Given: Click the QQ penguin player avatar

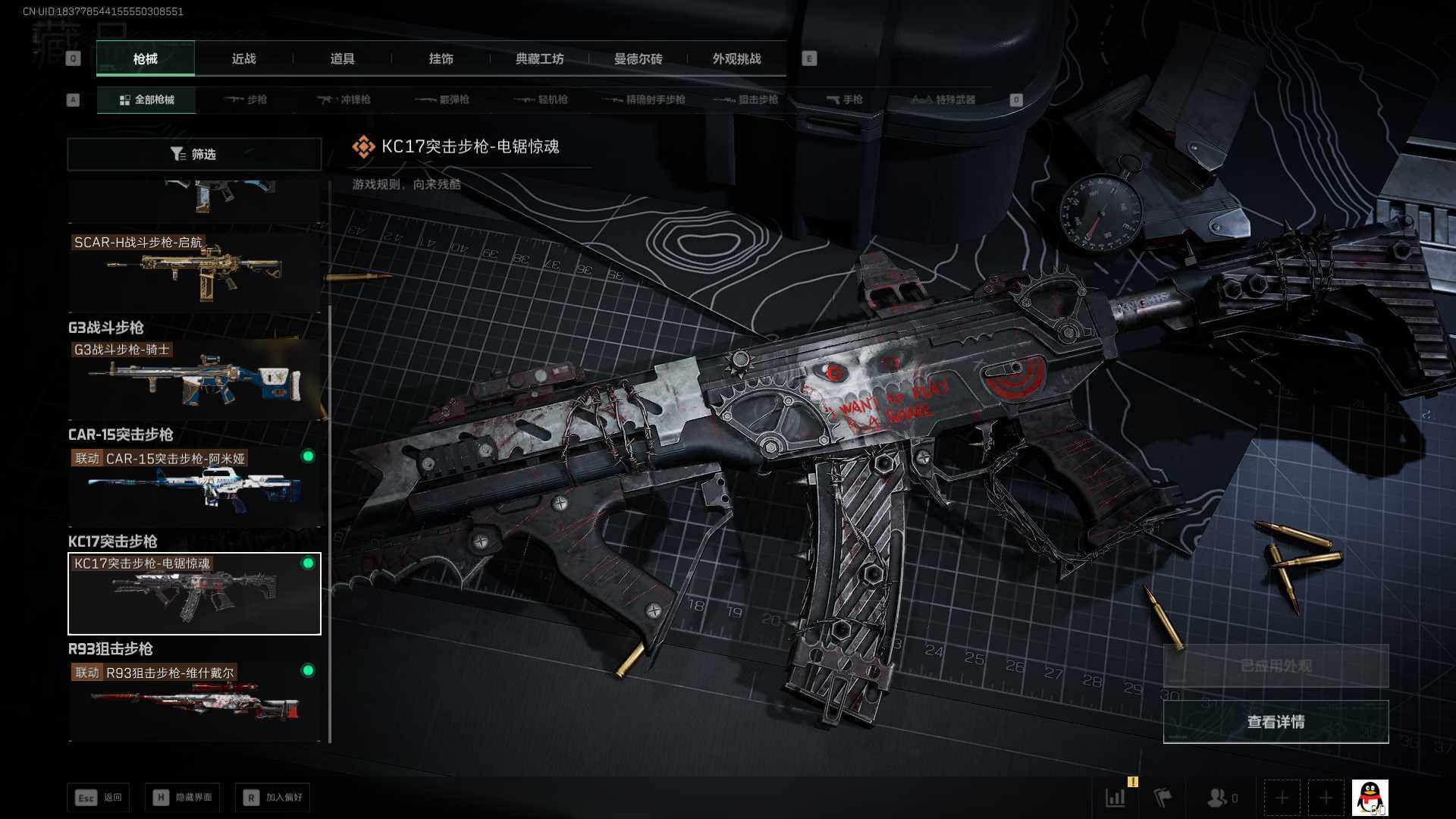Looking at the screenshot, I should (1370, 798).
